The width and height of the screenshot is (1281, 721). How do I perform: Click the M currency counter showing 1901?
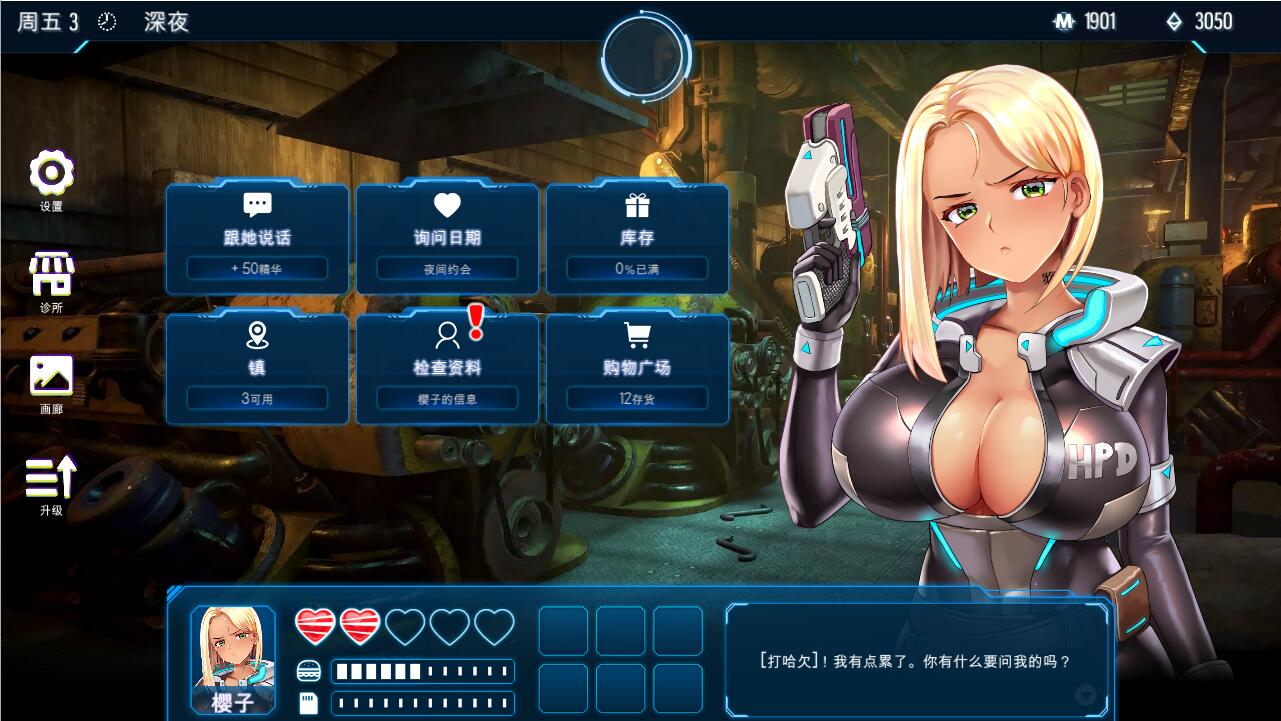(x=1090, y=21)
